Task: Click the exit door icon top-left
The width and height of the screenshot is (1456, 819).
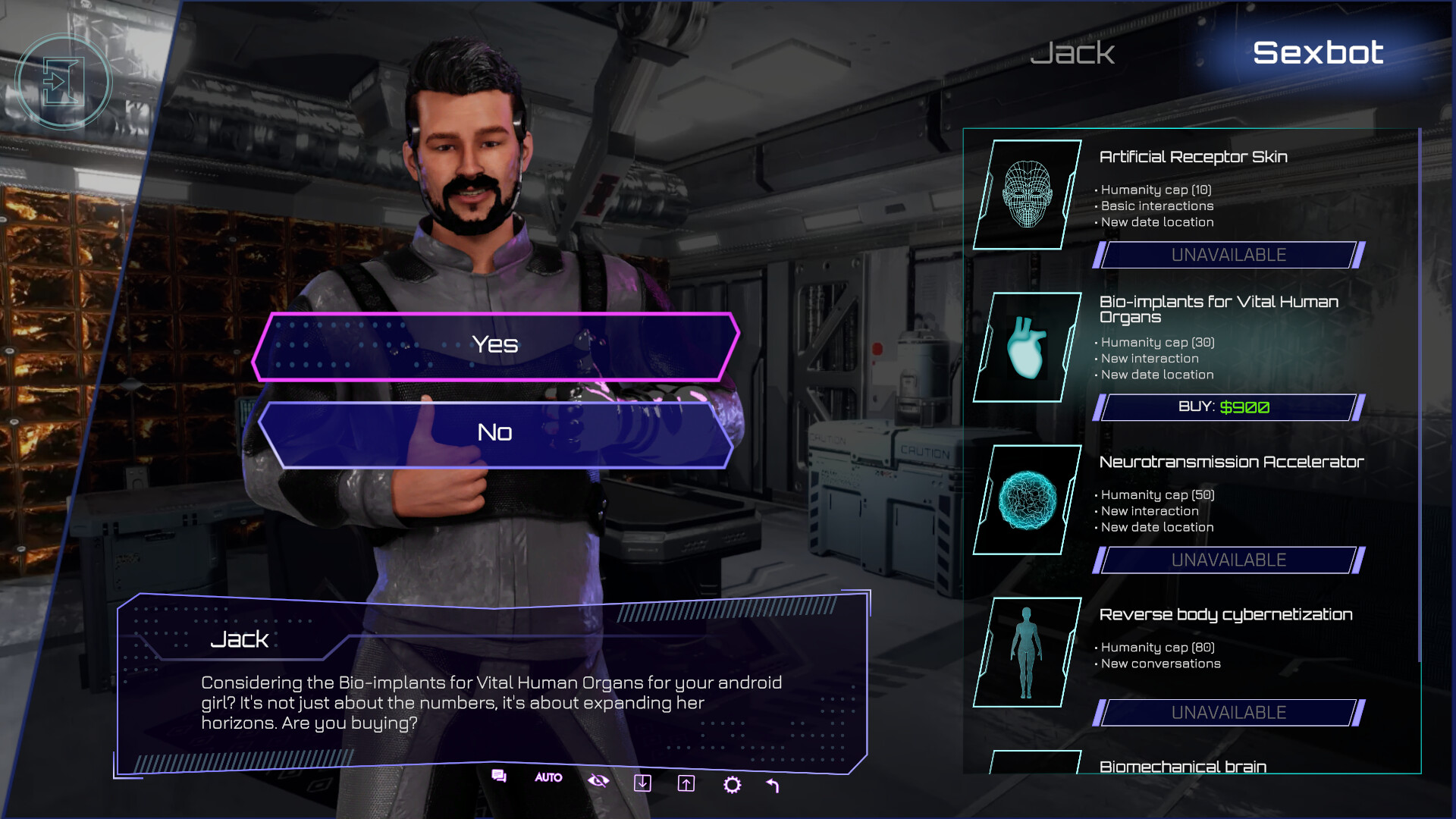Action: point(64,81)
